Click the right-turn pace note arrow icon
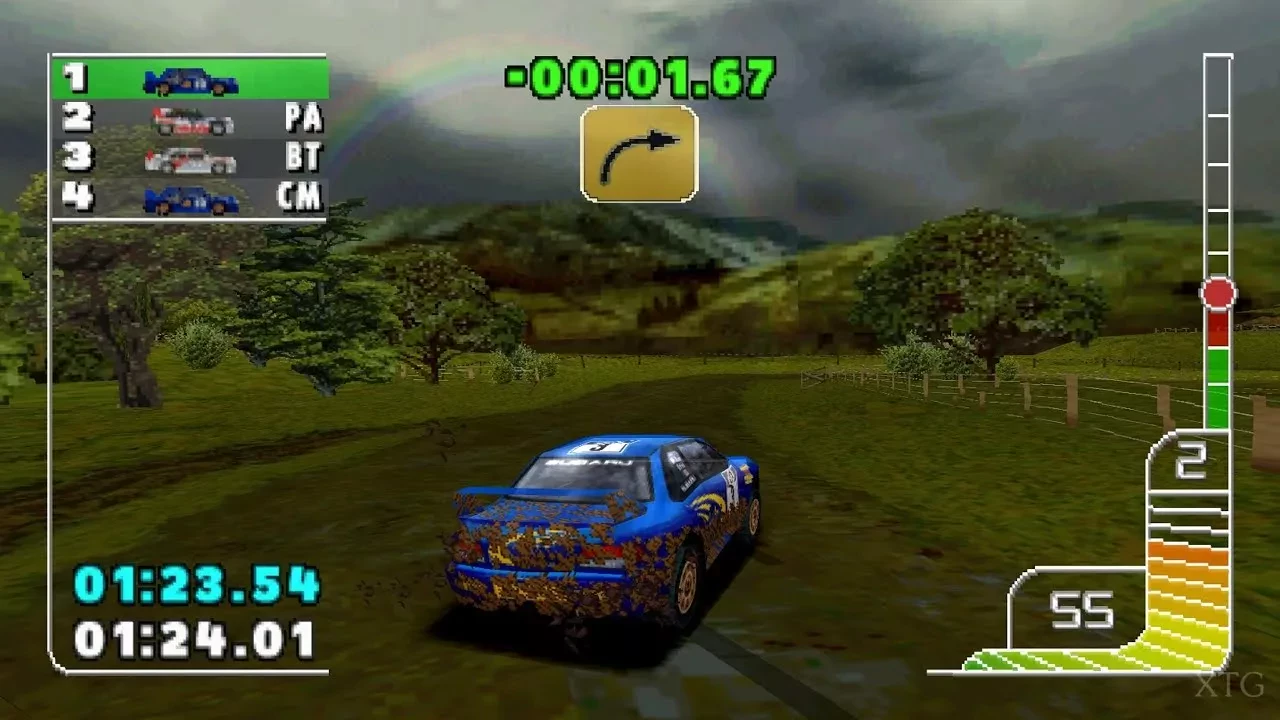The width and height of the screenshot is (1280, 720). (x=639, y=153)
